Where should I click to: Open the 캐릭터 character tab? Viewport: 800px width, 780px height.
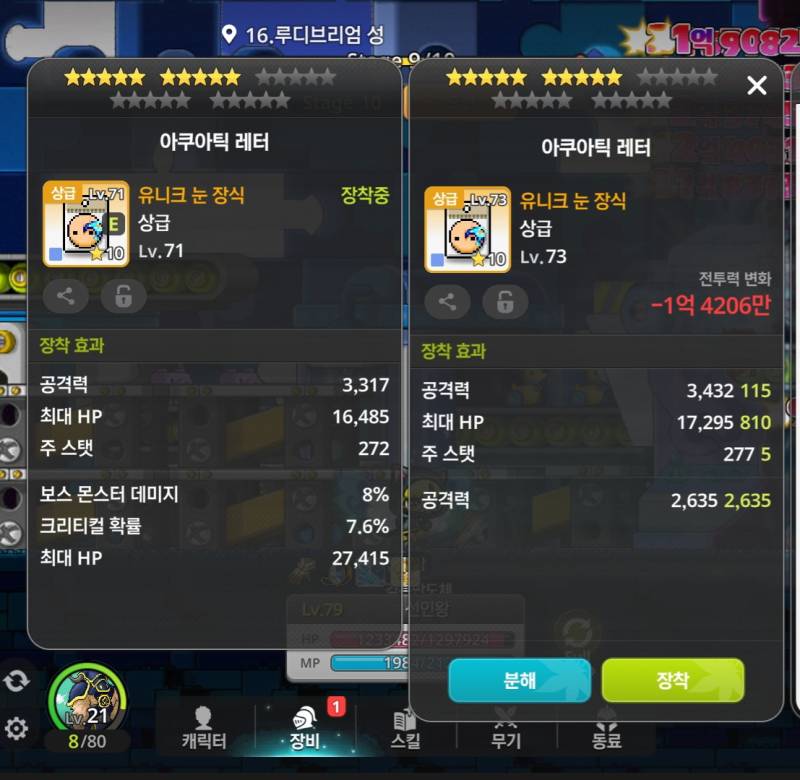pos(204,728)
